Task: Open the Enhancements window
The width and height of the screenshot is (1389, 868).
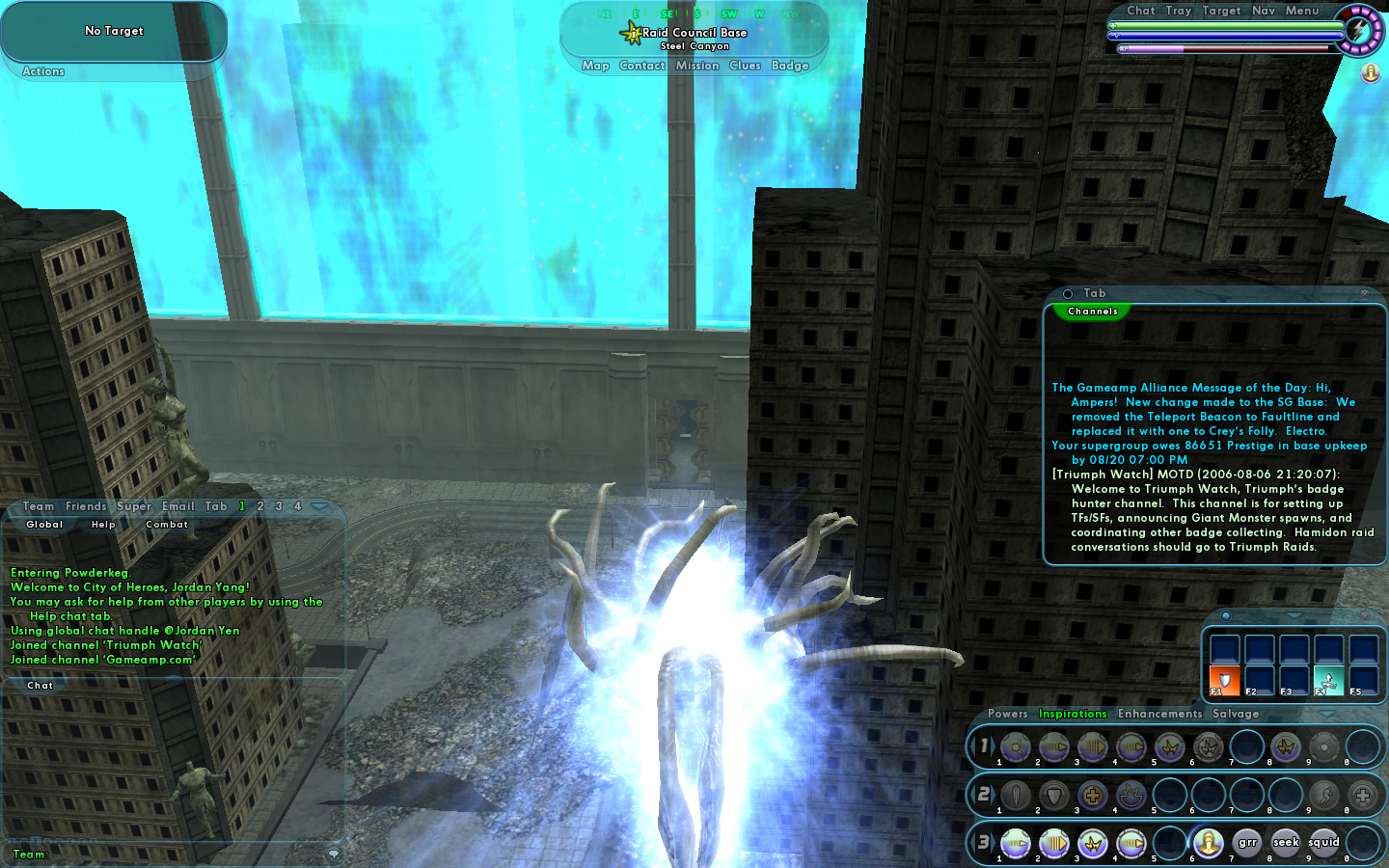Action: [1159, 714]
